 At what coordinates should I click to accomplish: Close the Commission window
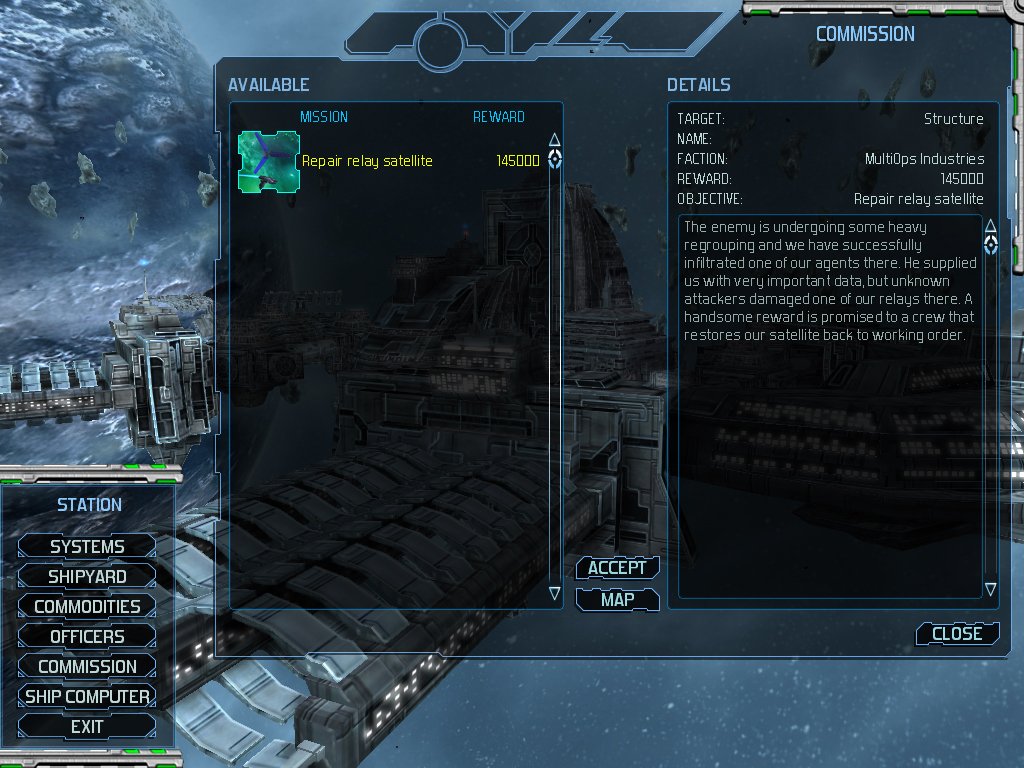tap(956, 633)
